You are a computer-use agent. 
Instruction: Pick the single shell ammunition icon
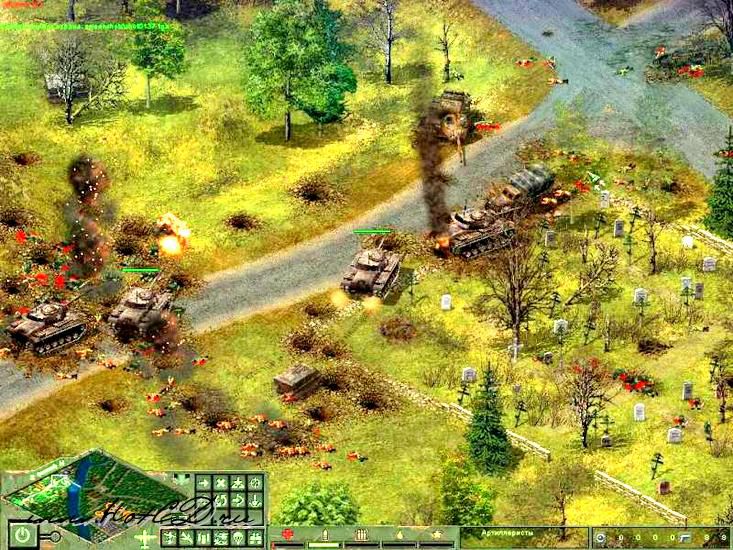click(x=325, y=534)
